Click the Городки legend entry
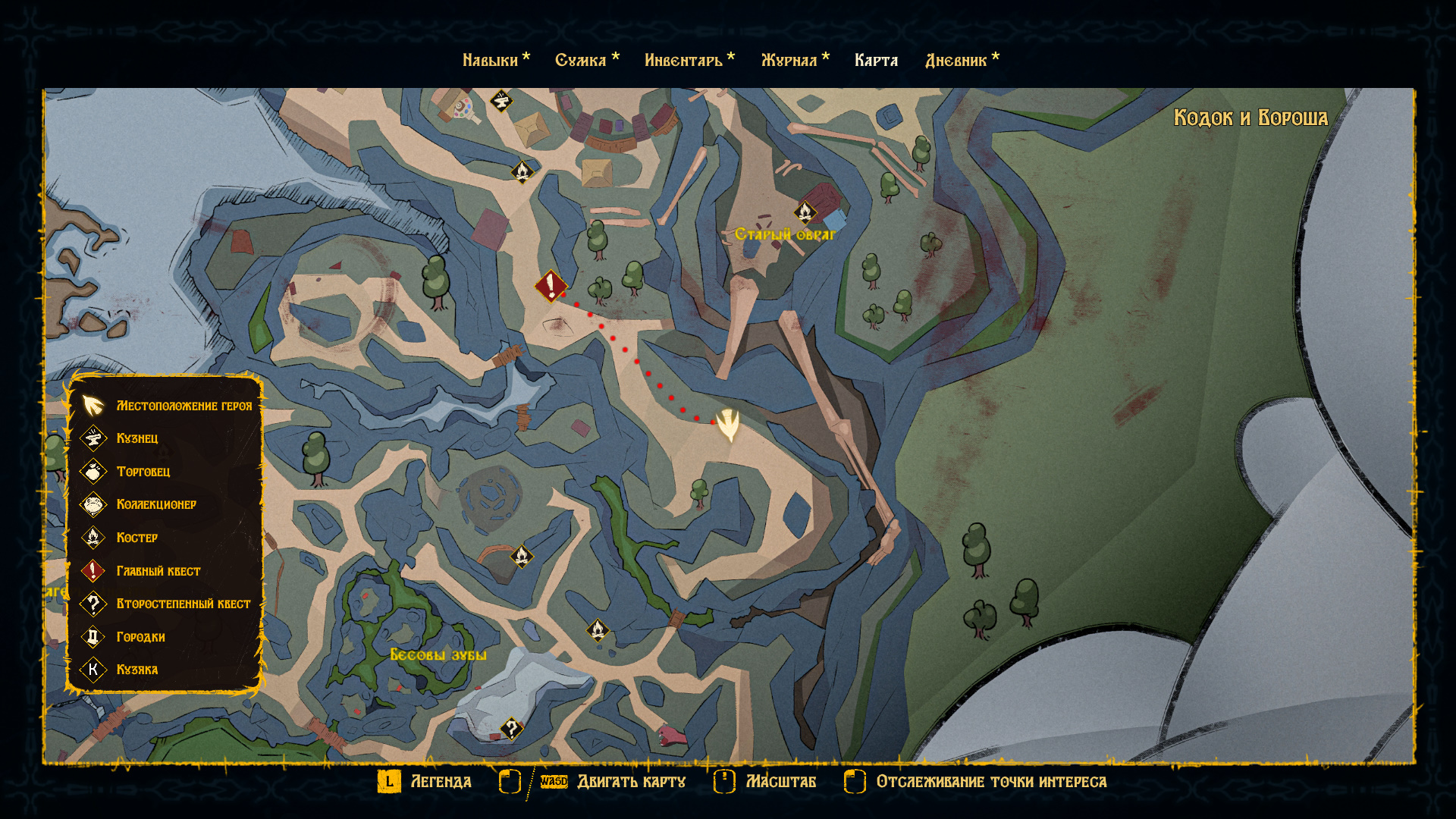This screenshot has width=1456, height=819. [x=141, y=637]
